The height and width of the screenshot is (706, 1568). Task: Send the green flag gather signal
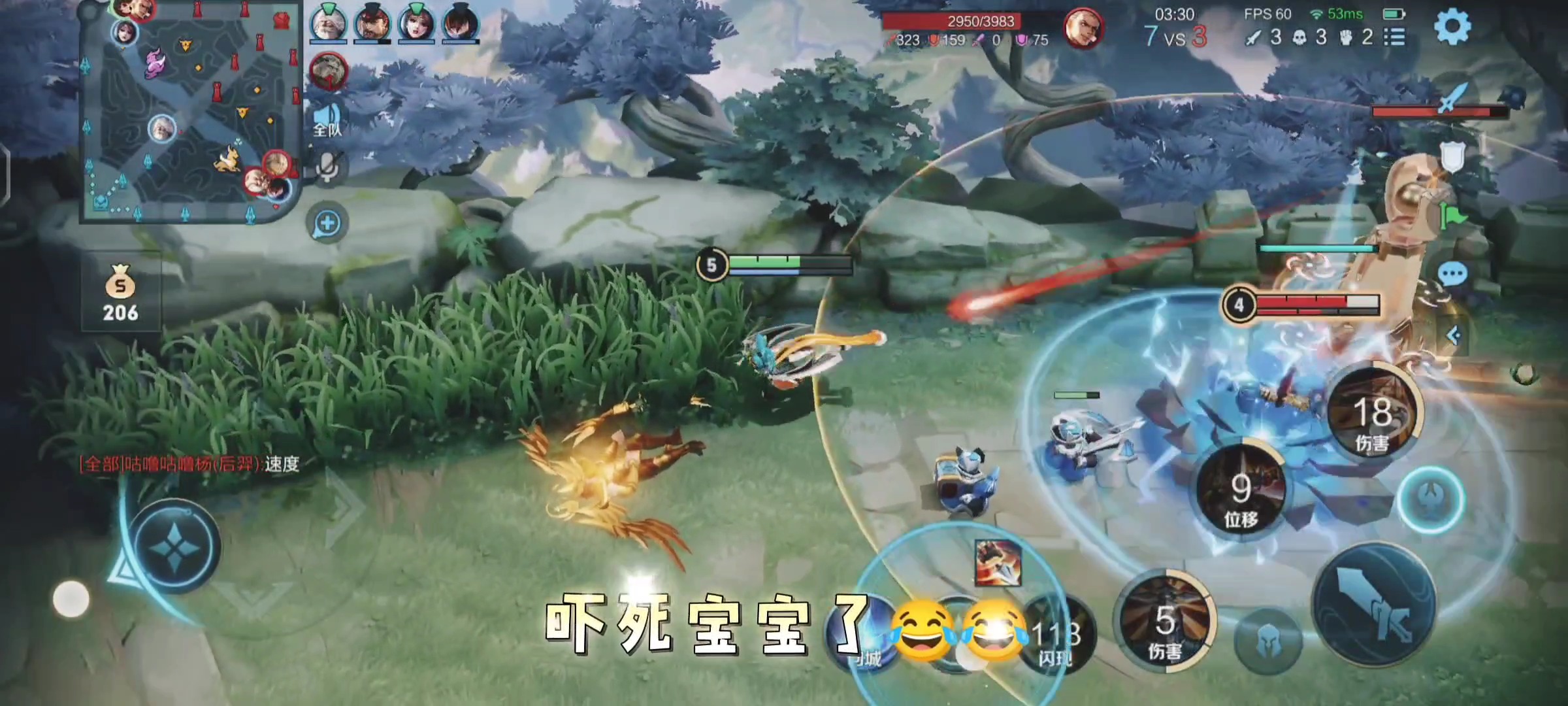coord(1452,216)
